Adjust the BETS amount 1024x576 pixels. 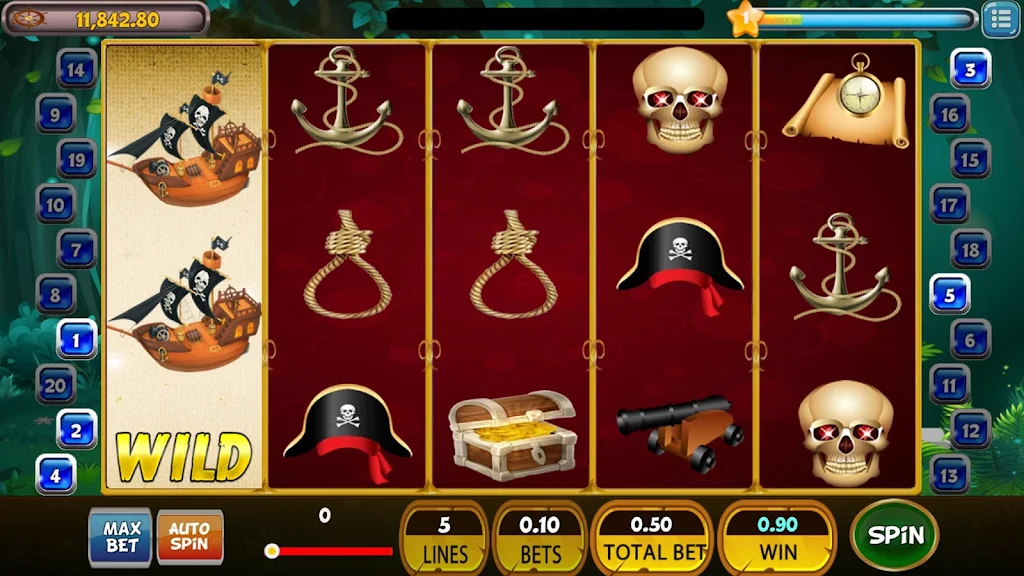click(x=540, y=537)
